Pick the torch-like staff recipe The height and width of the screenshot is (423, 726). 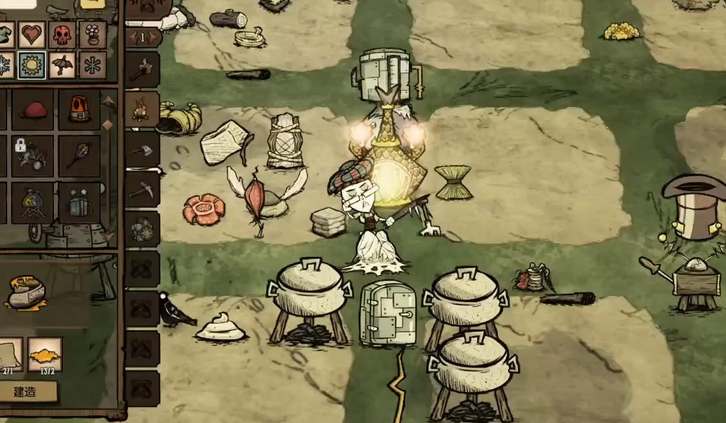(77, 152)
